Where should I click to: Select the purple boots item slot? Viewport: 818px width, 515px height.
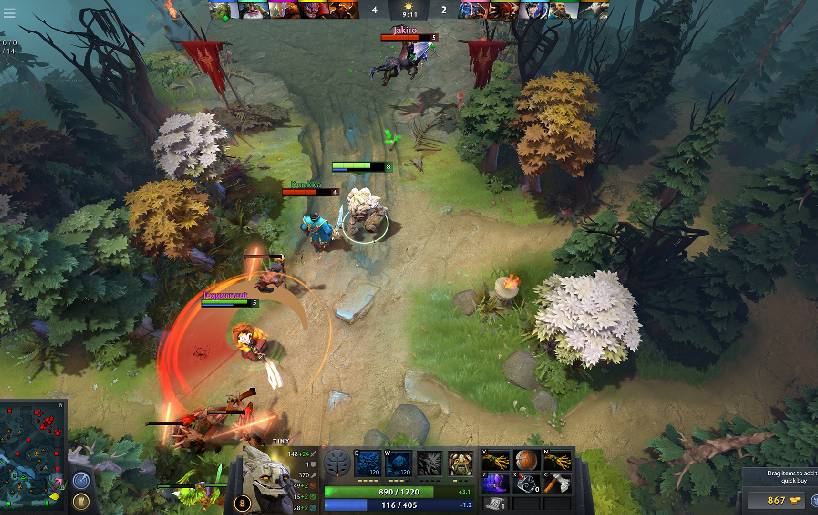pos(494,483)
